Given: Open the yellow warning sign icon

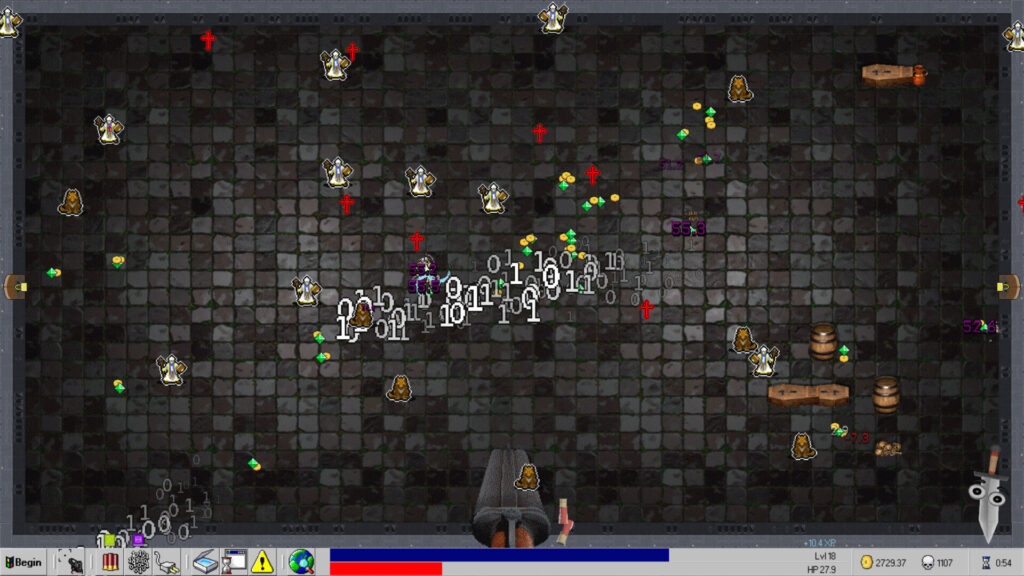Looking at the screenshot, I should click(262, 562).
